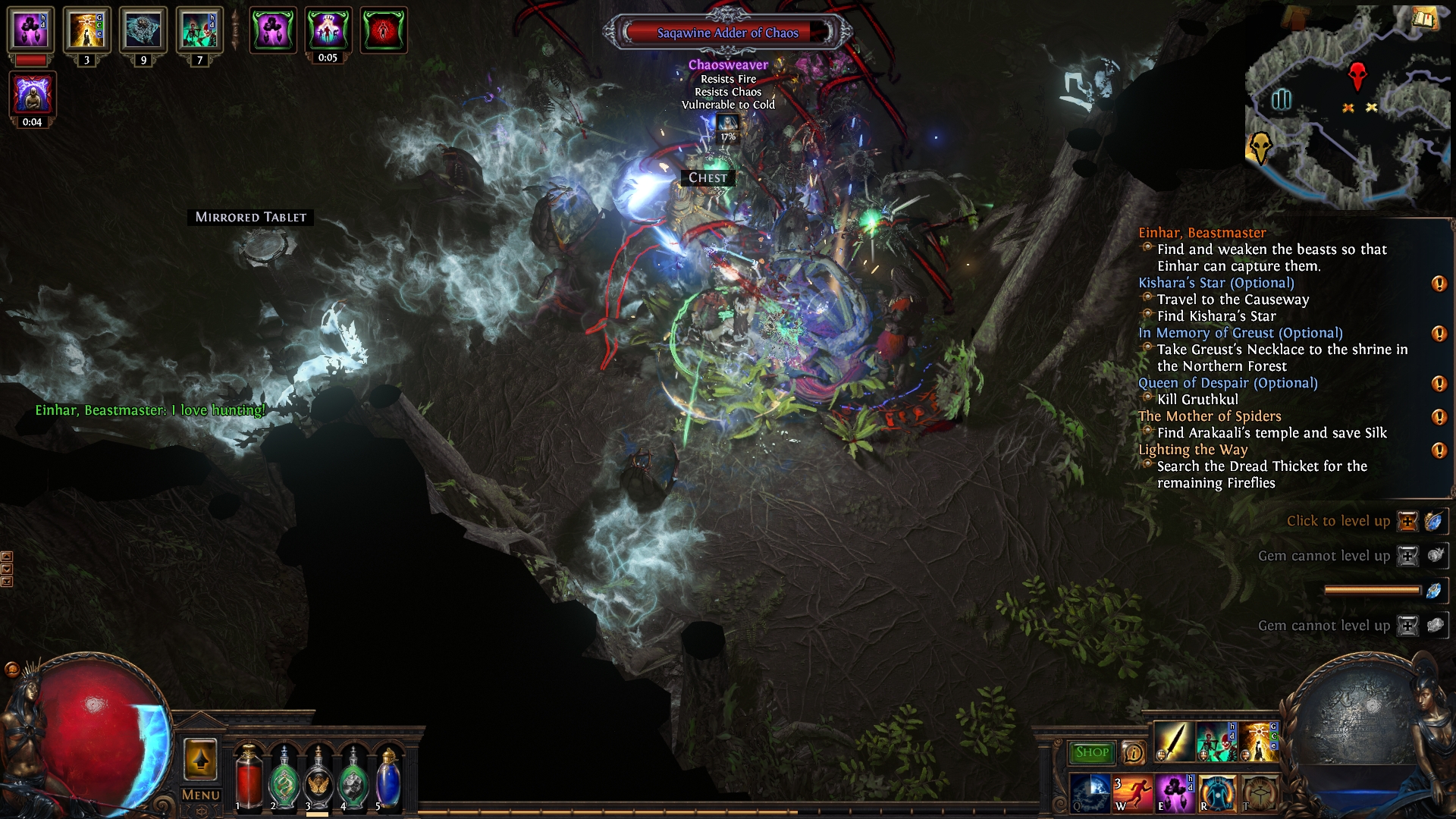This screenshot has width=1456, height=819.
Task: Select the skeleton summon skill icon
Action: click(1216, 742)
